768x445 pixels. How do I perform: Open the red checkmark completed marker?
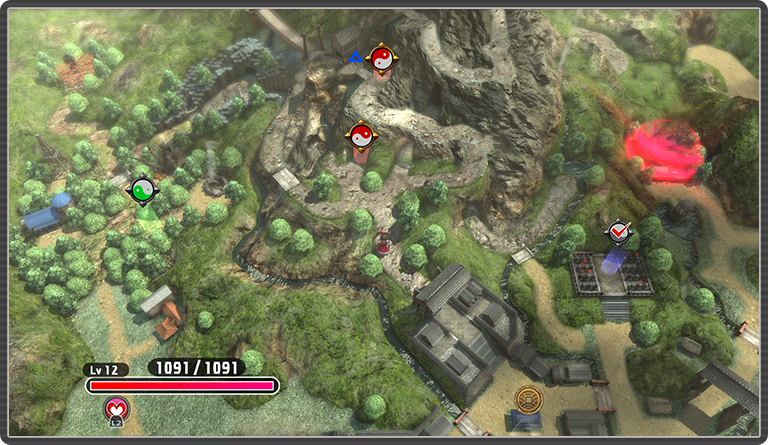619,232
